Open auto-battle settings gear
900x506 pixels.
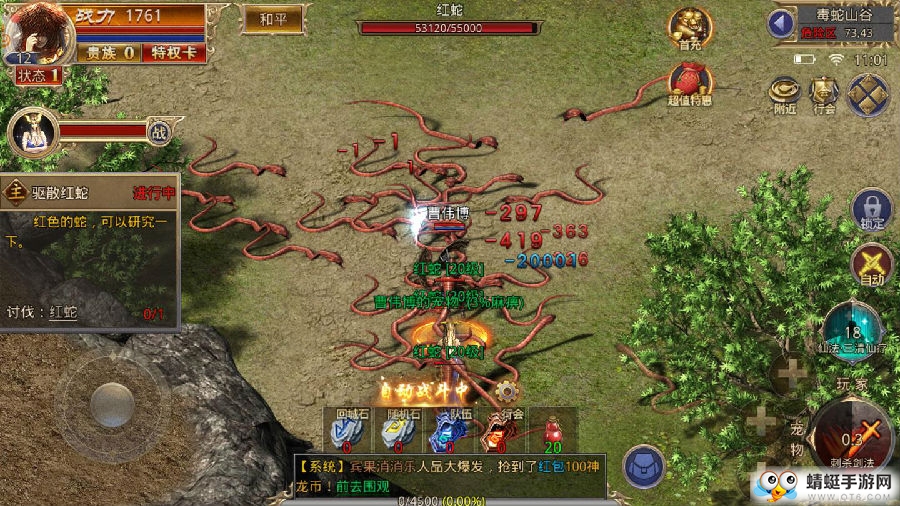tap(507, 391)
